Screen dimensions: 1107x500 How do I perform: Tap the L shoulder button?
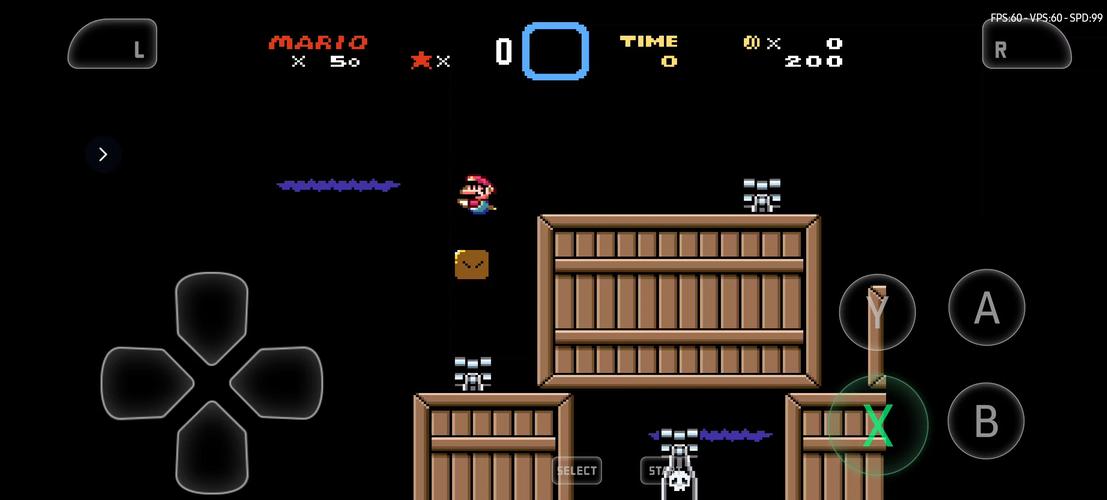(113, 45)
